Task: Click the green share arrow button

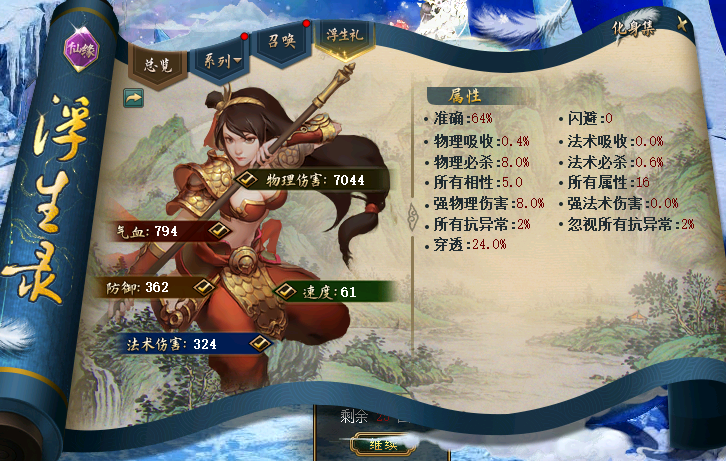Action: (x=133, y=97)
